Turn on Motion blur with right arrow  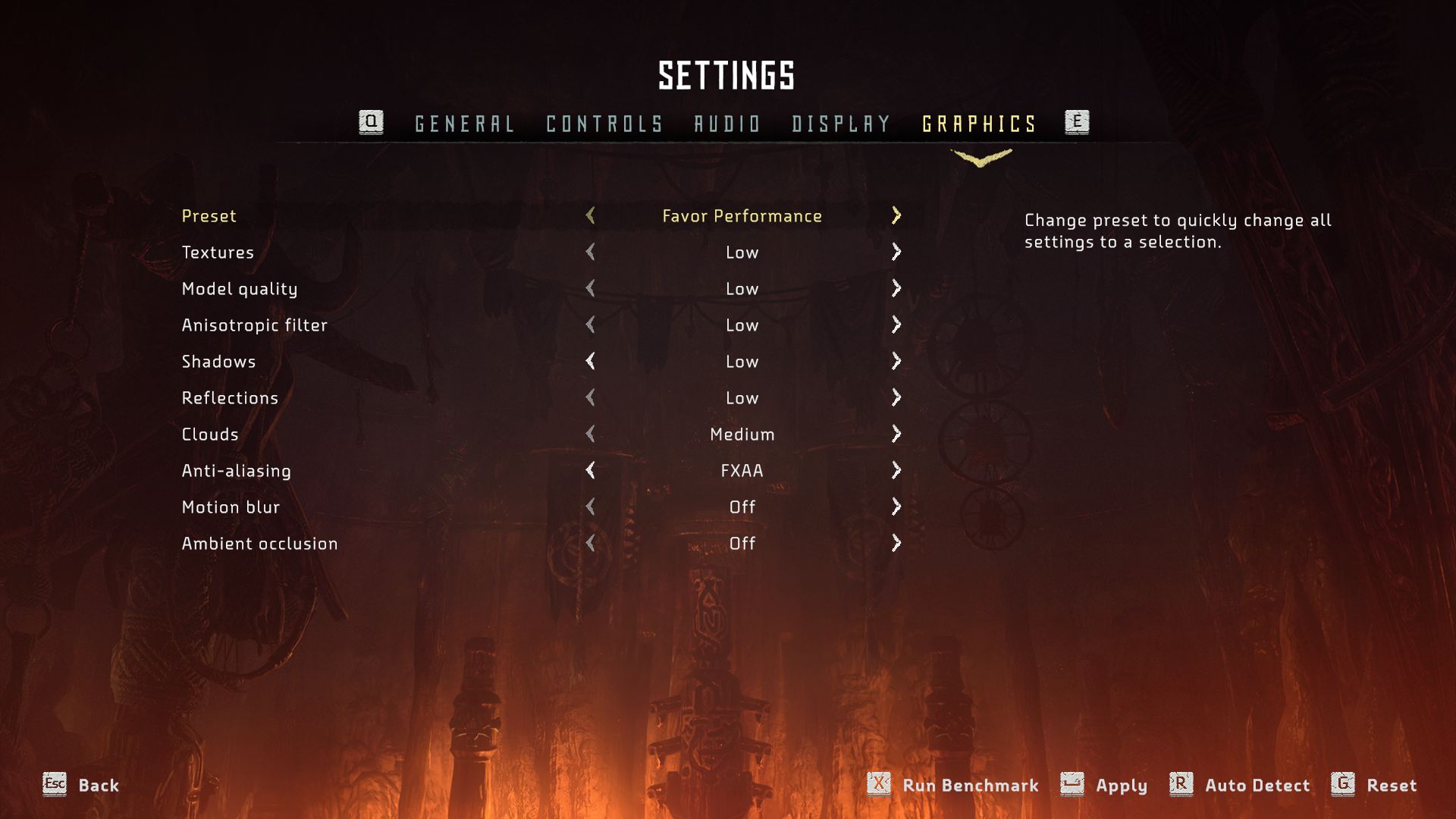[x=896, y=507]
